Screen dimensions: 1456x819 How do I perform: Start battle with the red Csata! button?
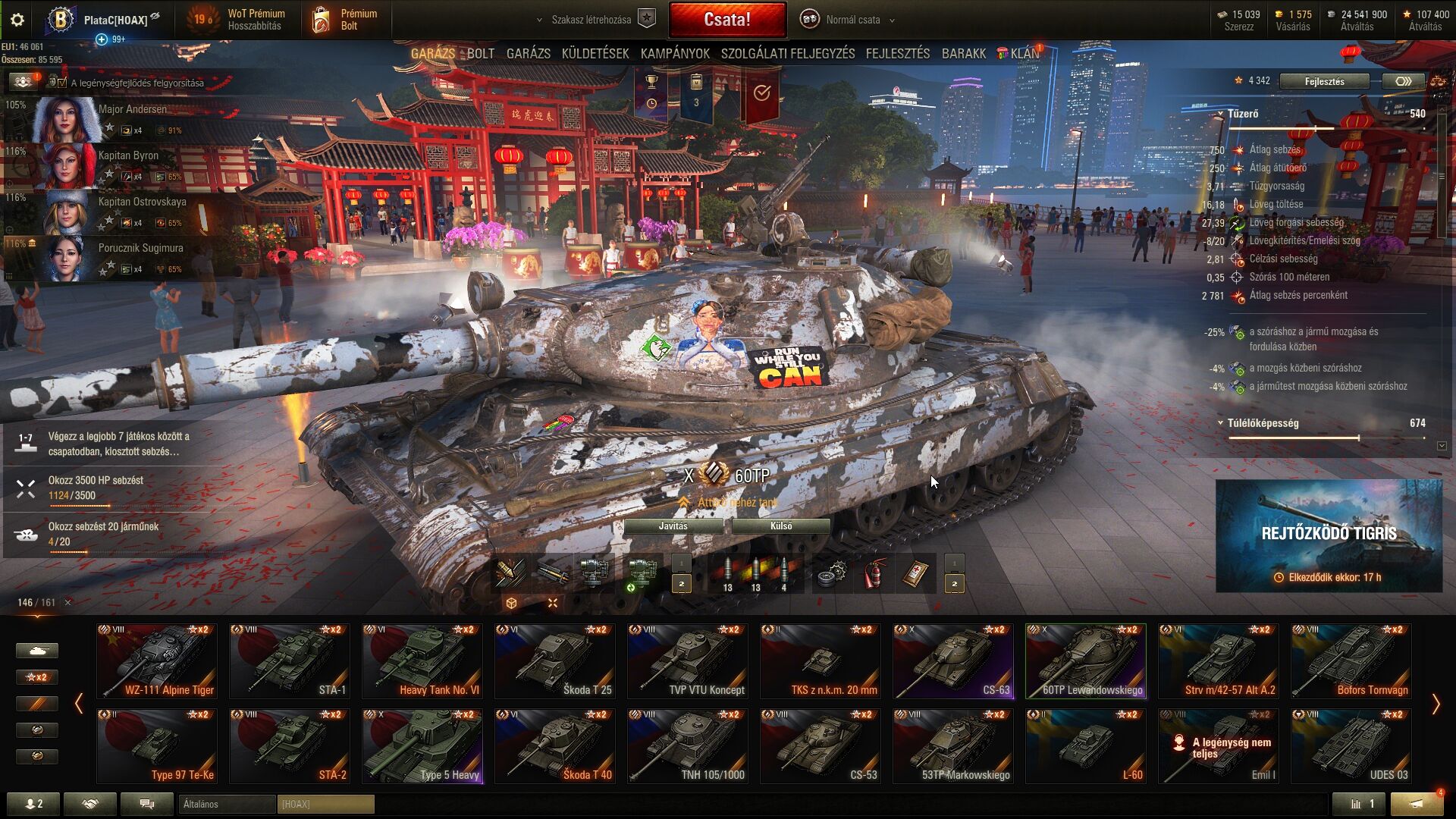[726, 20]
